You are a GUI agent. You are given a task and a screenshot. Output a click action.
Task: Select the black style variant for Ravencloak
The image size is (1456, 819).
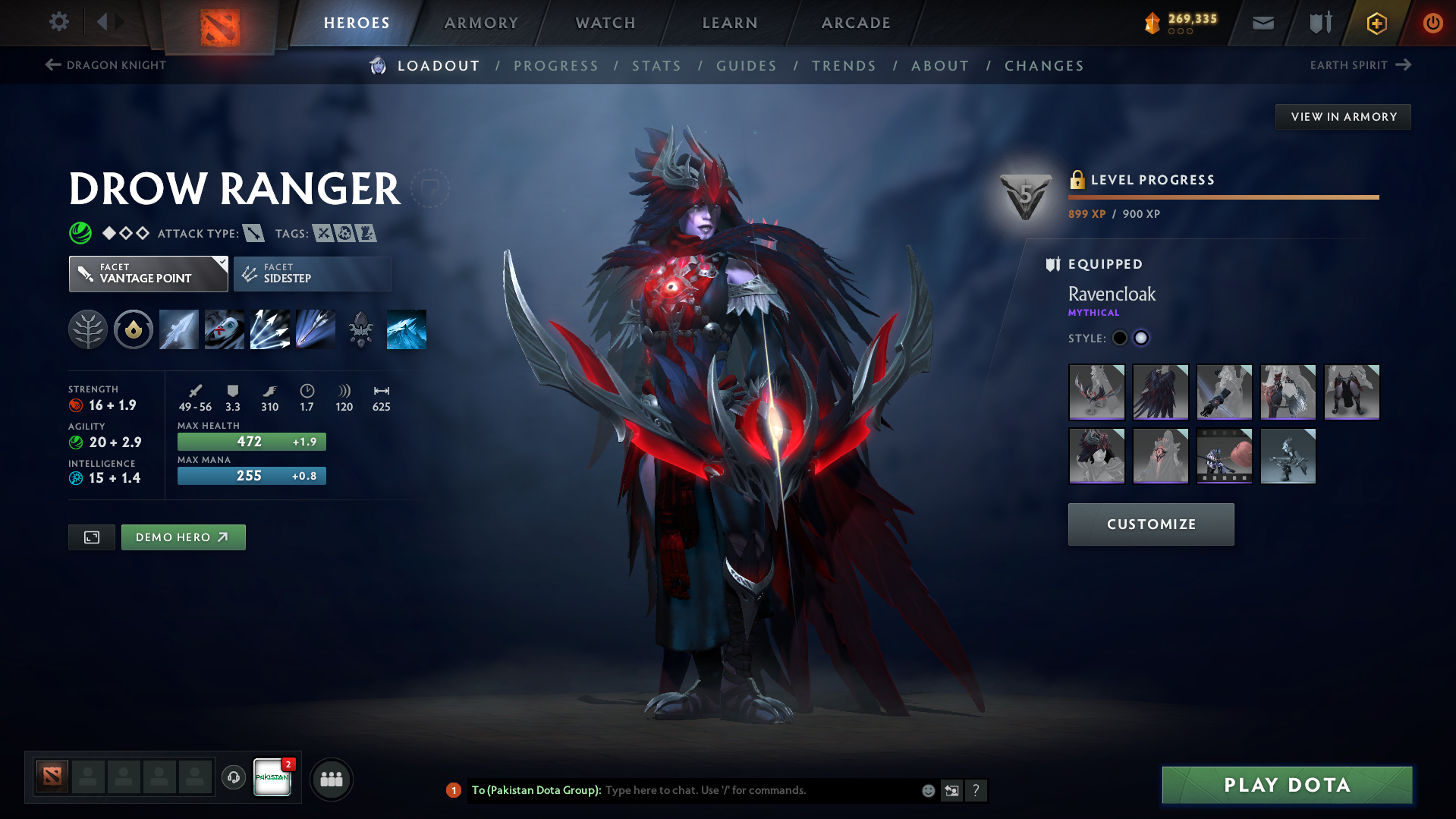[x=1120, y=338]
